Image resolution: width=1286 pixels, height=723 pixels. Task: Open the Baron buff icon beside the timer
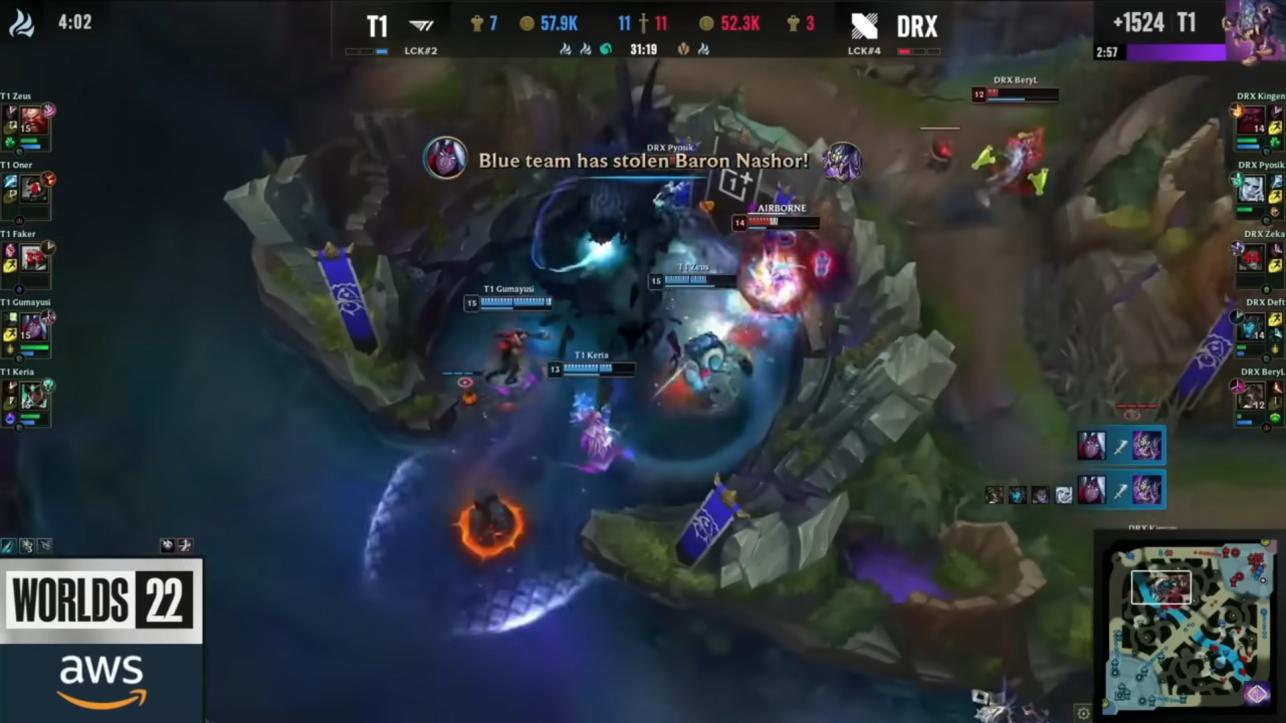pos(682,47)
